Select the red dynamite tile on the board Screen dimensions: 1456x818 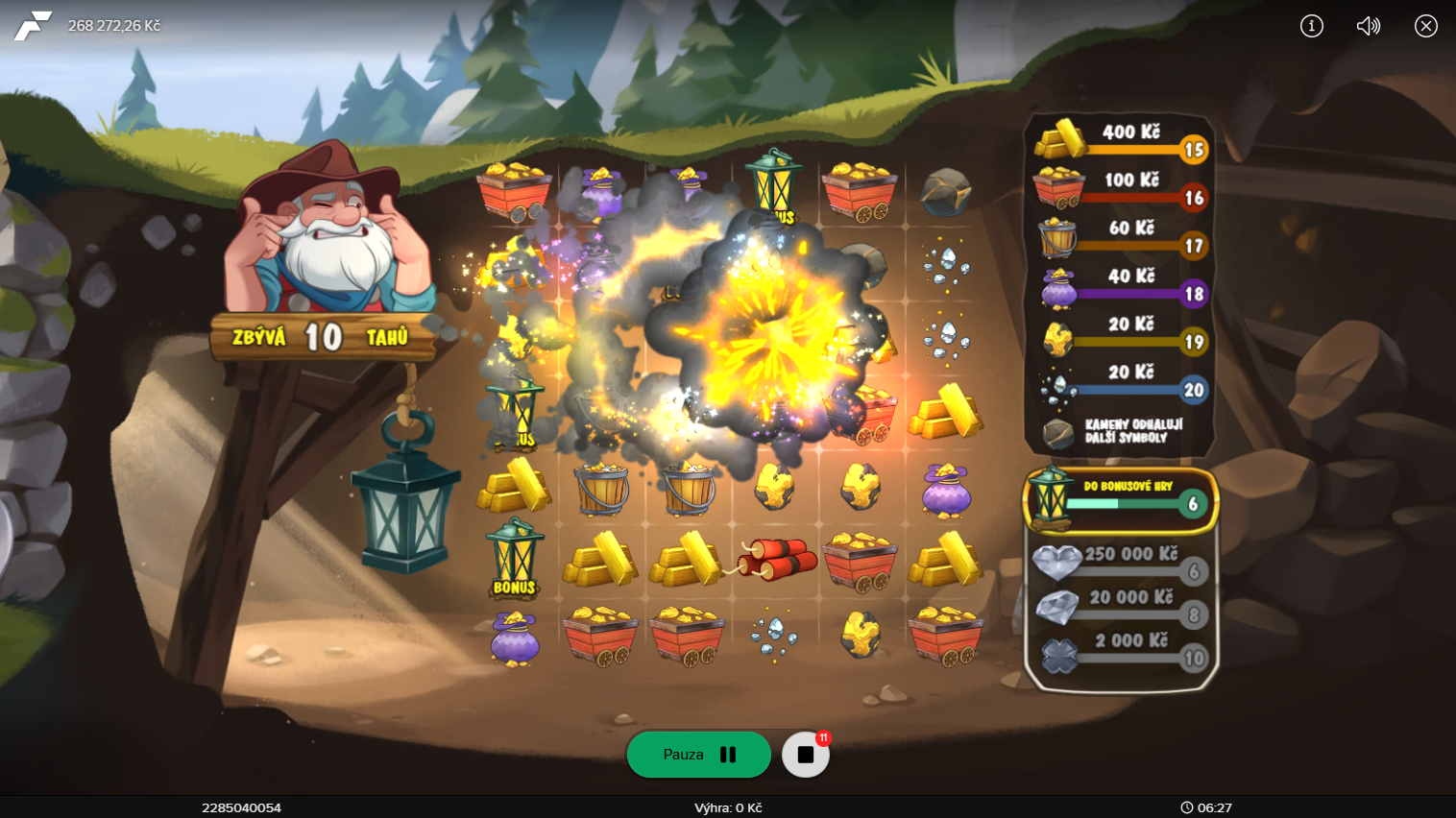776,560
